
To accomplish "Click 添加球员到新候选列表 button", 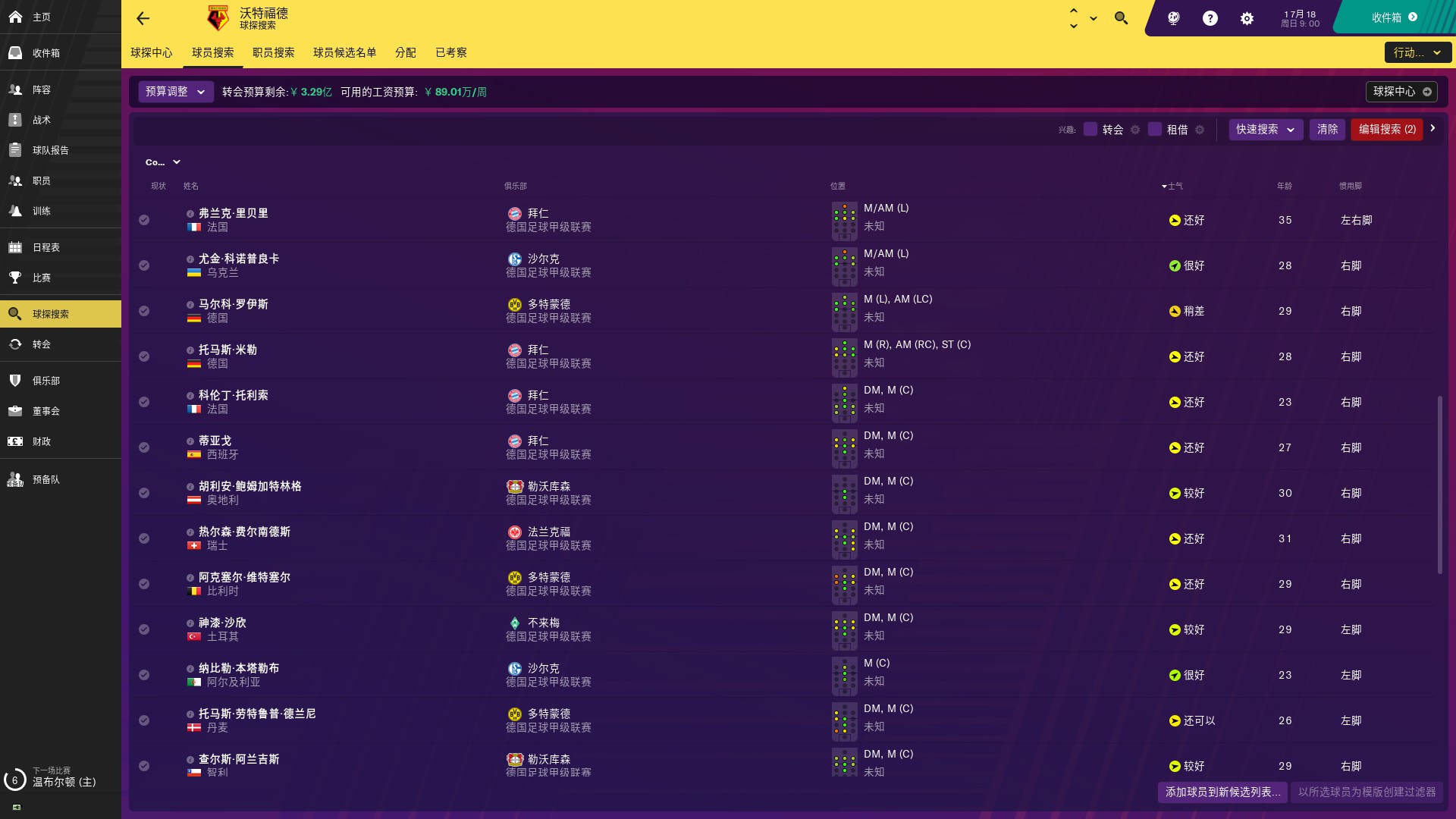I will (x=1221, y=792).
